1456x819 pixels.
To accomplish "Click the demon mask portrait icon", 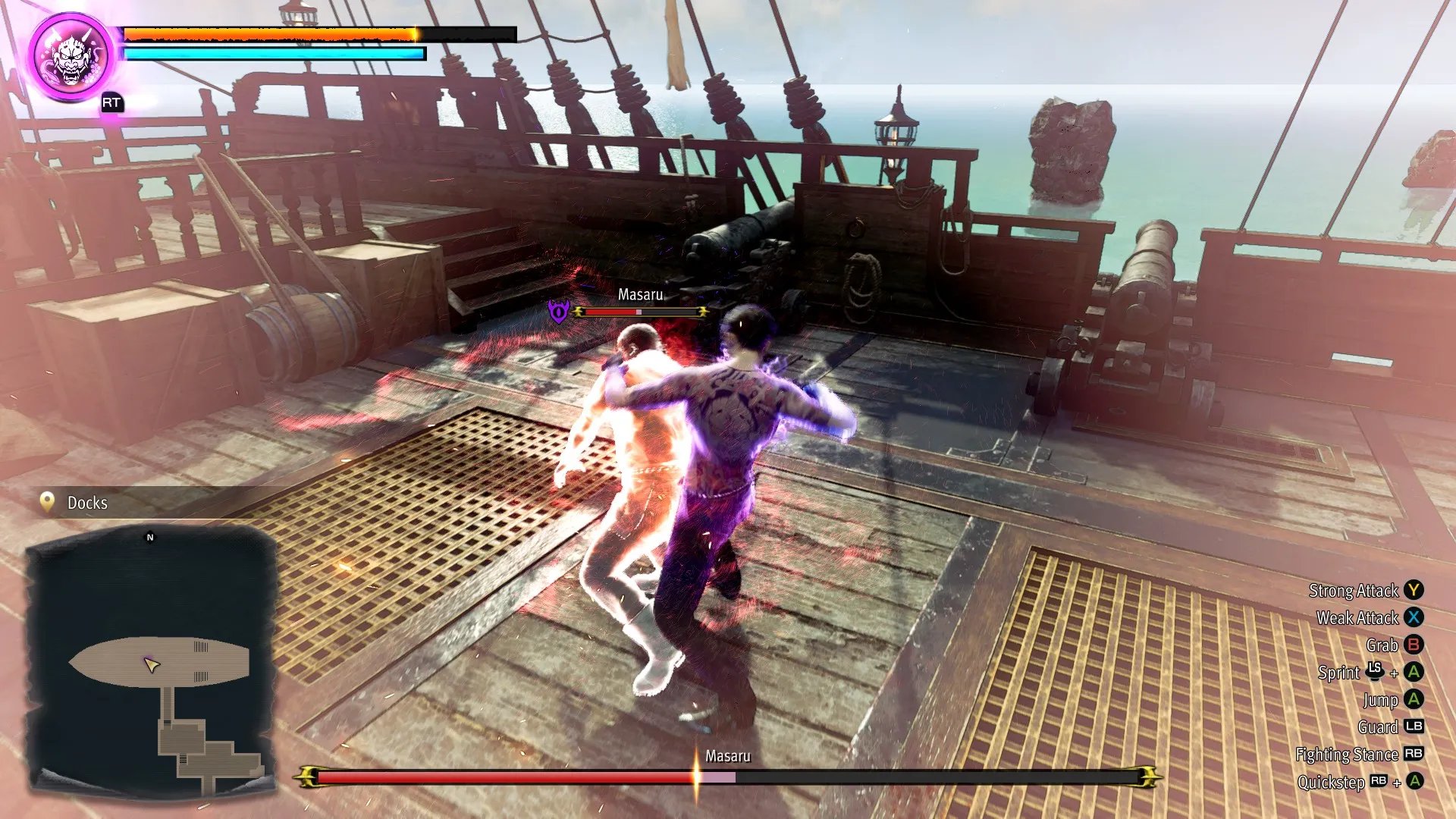I will click(x=72, y=57).
